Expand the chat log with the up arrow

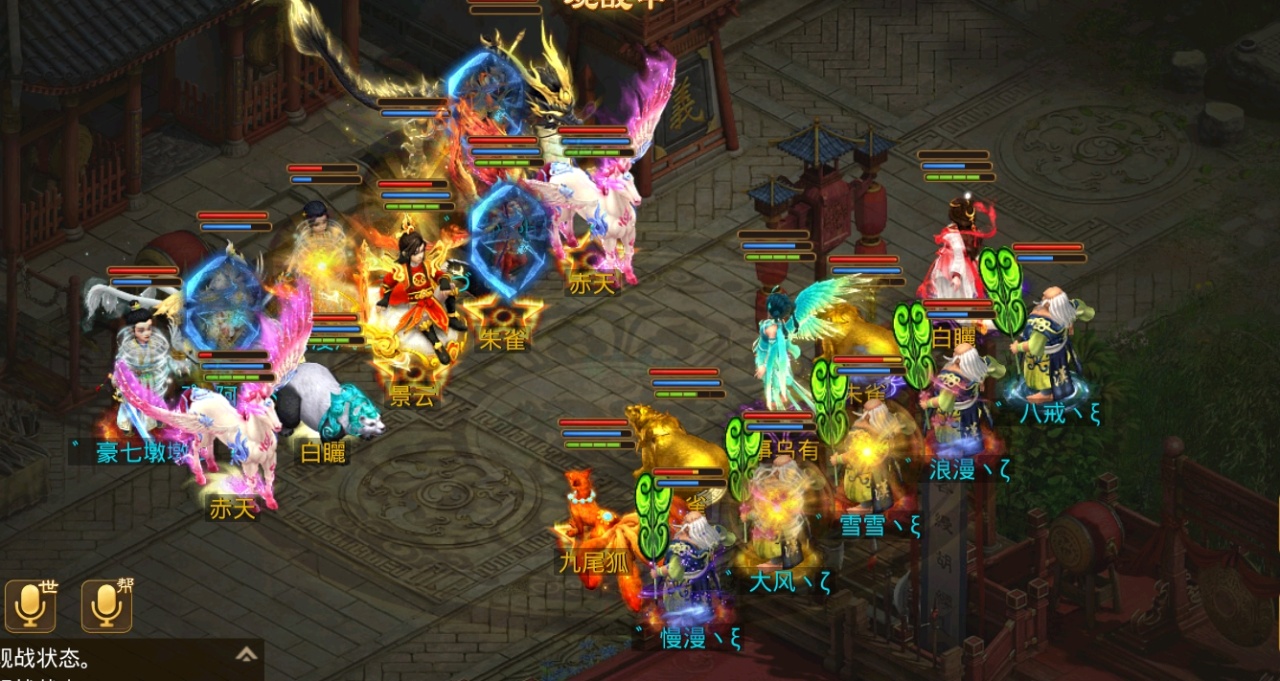click(246, 655)
